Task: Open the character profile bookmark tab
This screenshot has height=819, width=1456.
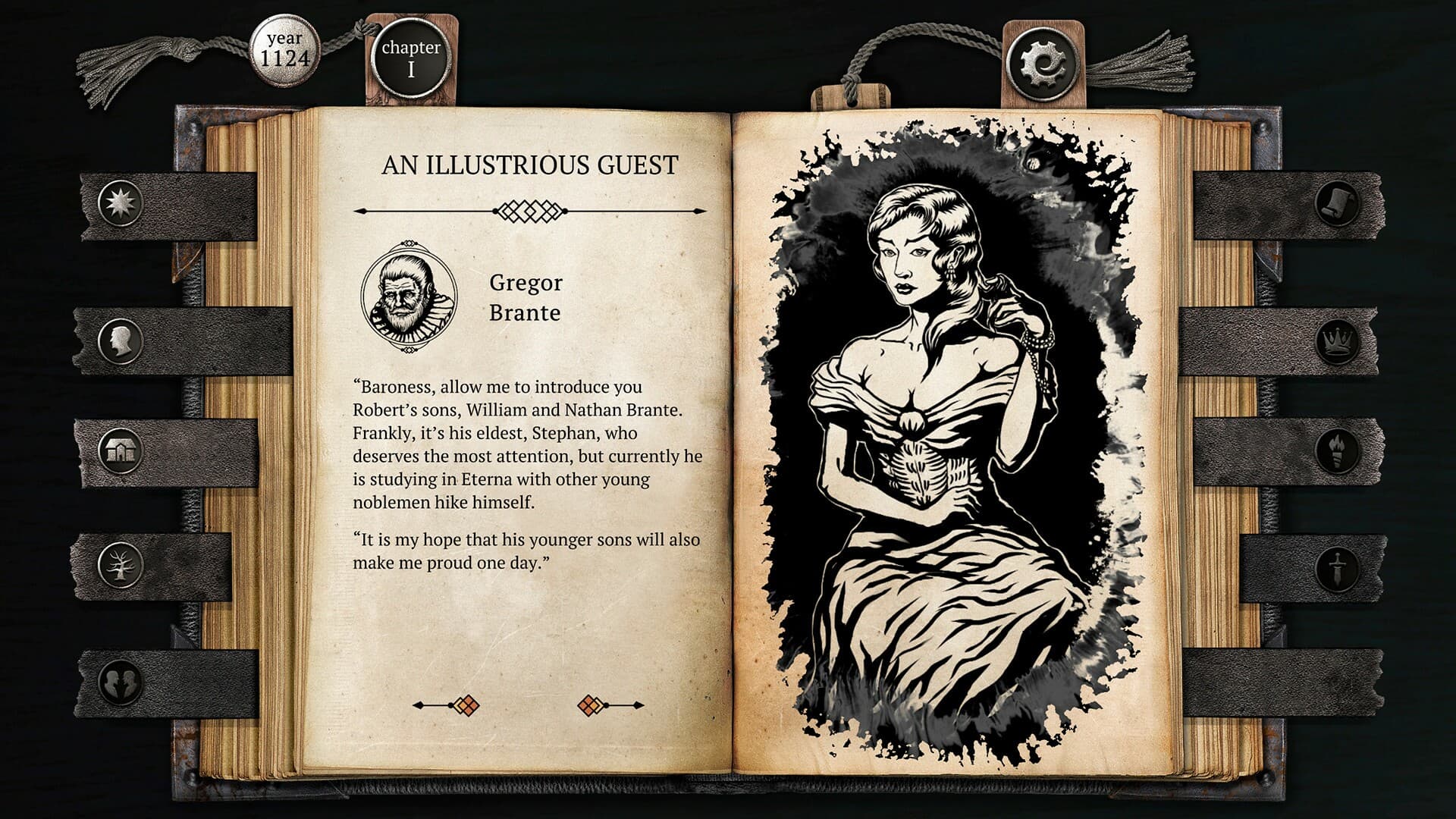Action: tap(121, 338)
